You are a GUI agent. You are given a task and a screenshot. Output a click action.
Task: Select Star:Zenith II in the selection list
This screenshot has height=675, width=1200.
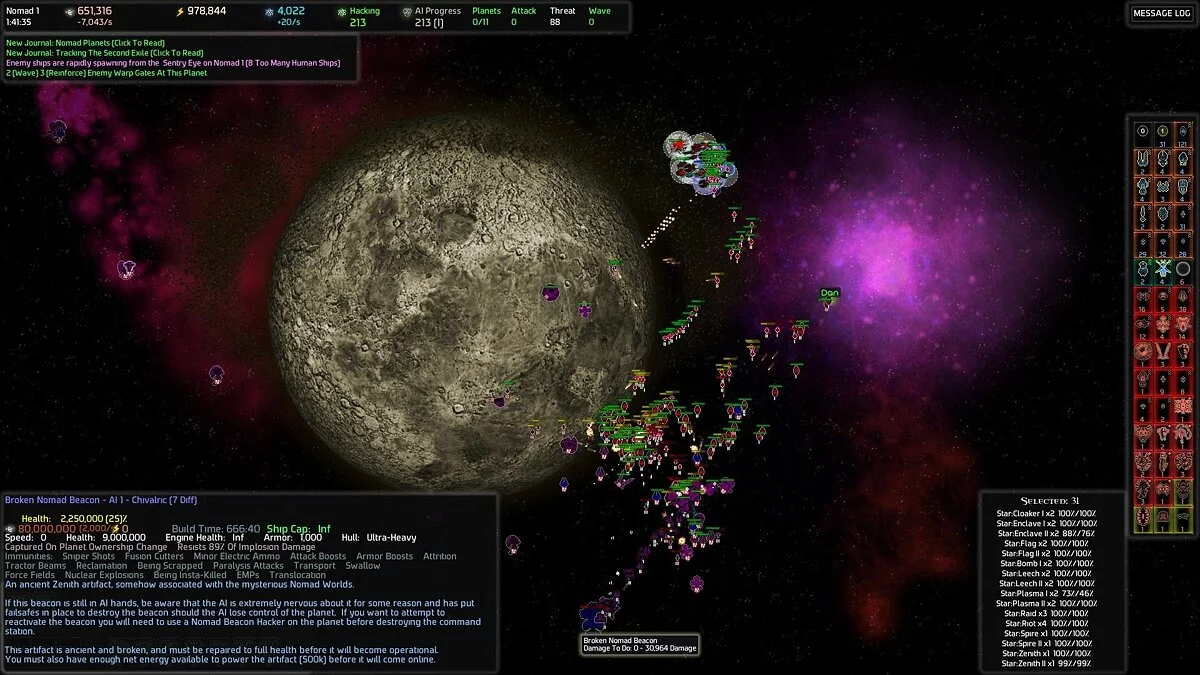point(1046,663)
